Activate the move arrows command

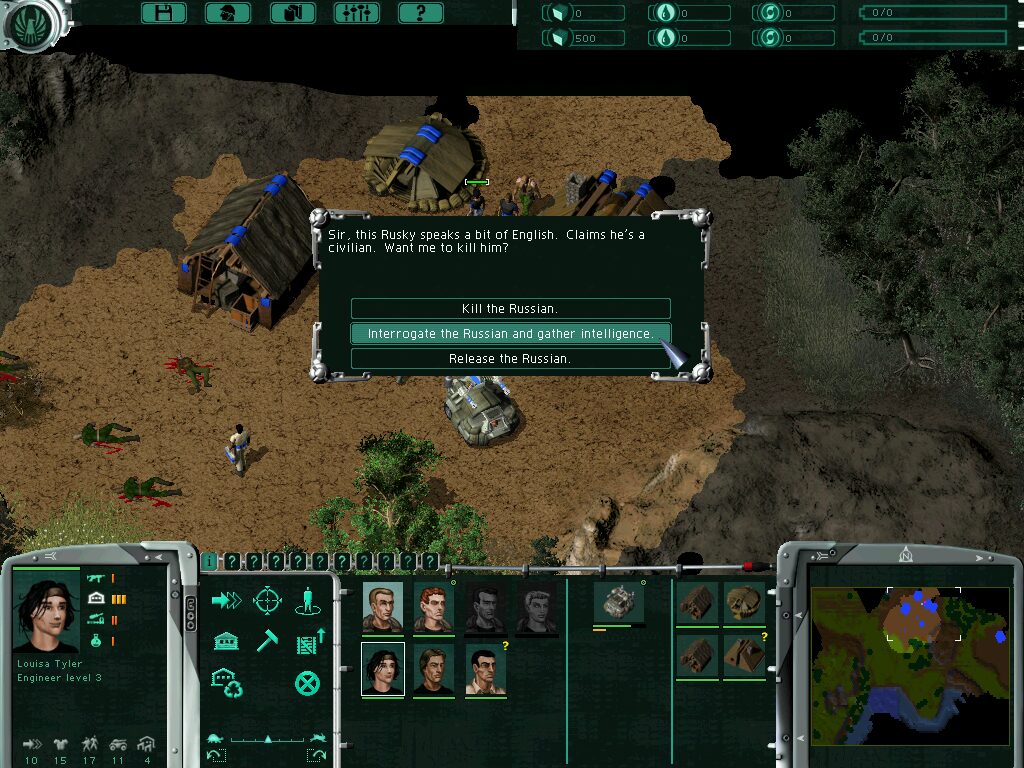click(x=227, y=600)
